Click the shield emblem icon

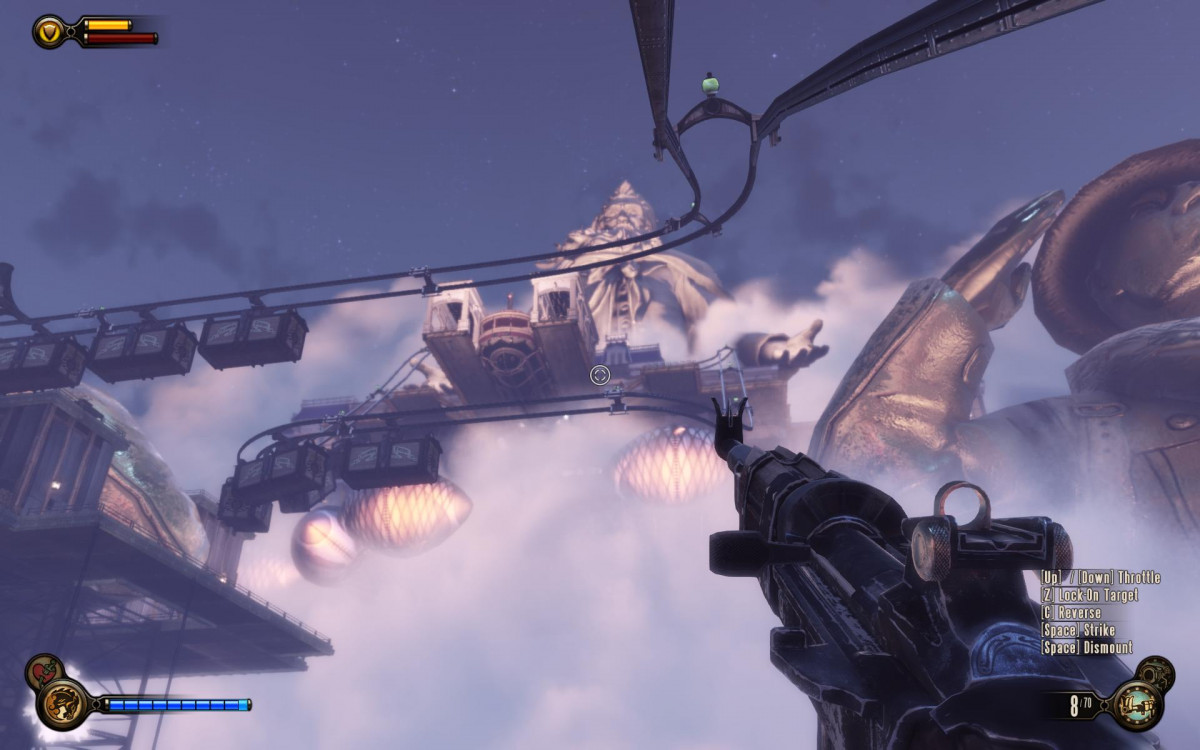coord(48,31)
